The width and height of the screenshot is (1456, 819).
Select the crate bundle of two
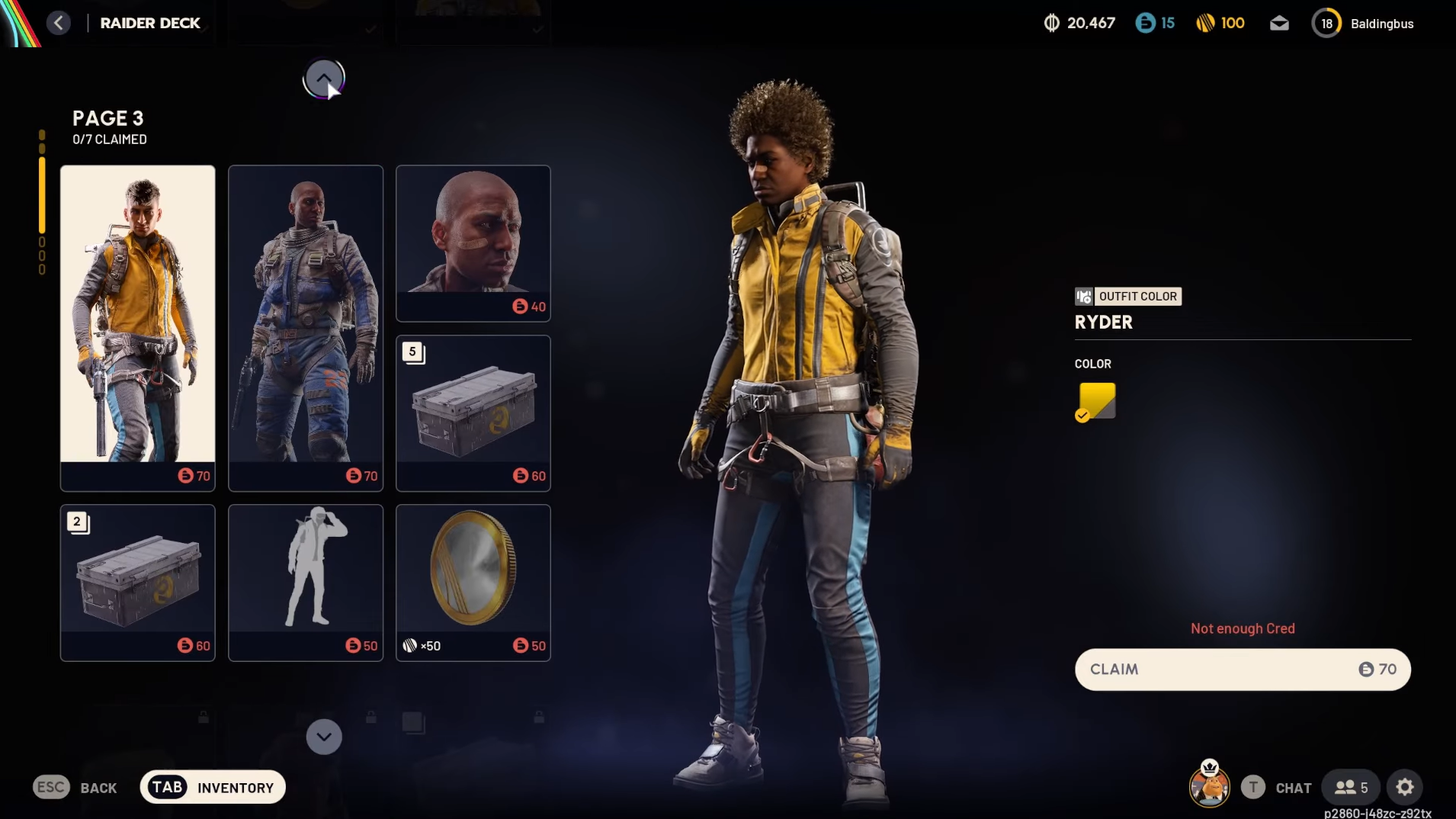pos(138,582)
